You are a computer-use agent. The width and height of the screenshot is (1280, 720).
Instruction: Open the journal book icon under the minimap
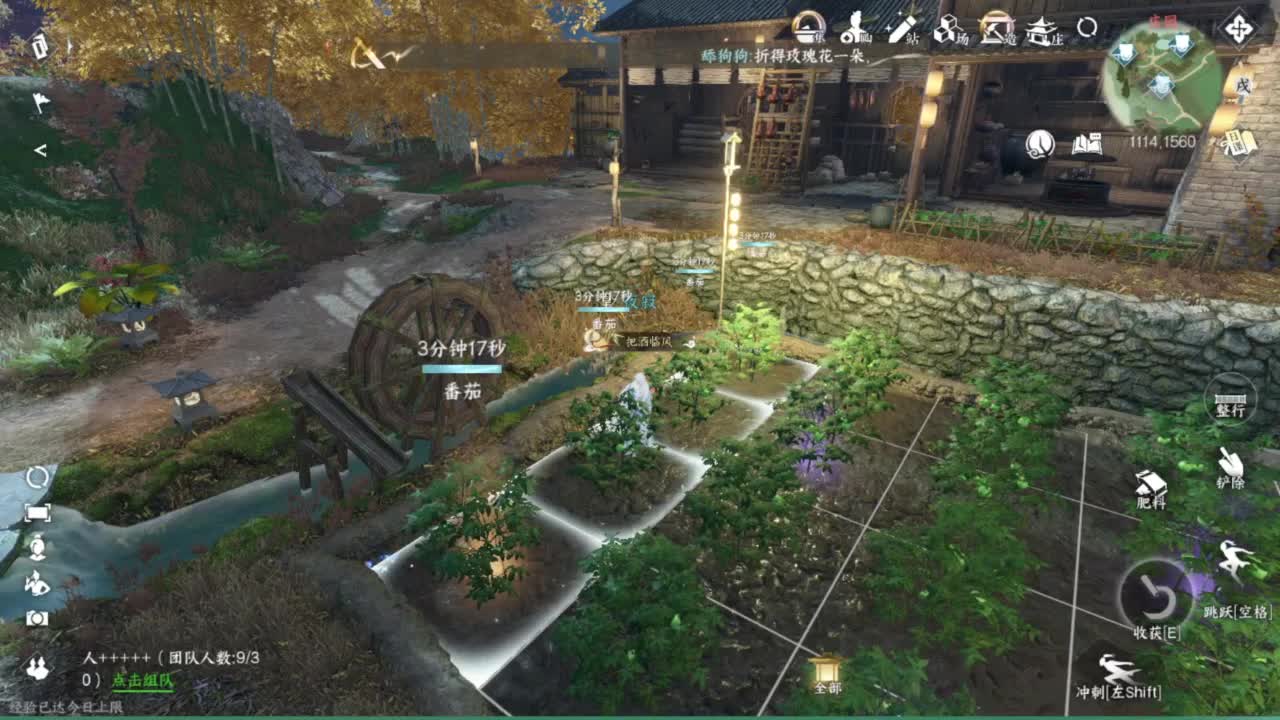pos(1088,144)
